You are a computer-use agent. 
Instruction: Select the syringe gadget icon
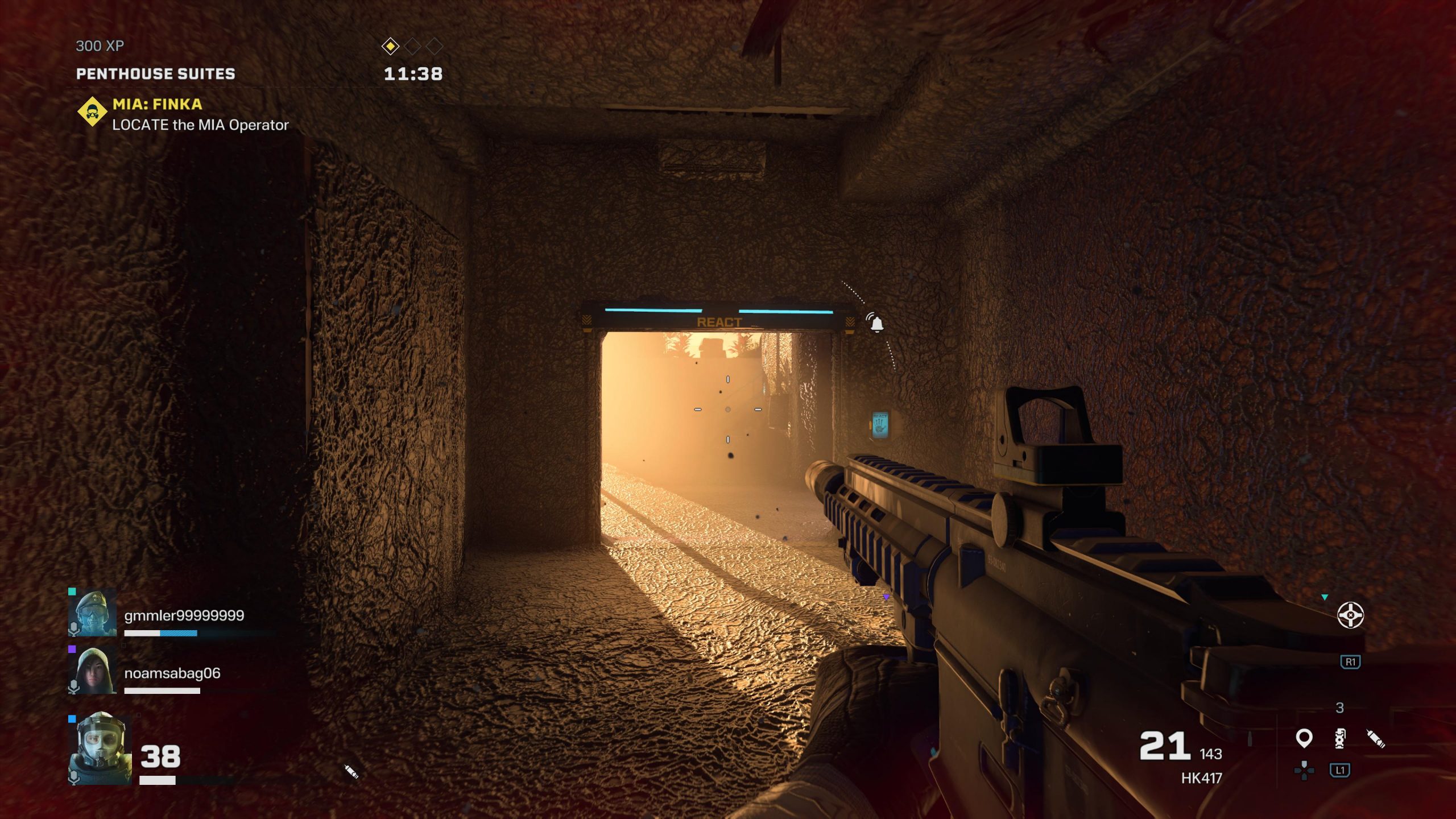pyautogui.click(x=1376, y=738)
